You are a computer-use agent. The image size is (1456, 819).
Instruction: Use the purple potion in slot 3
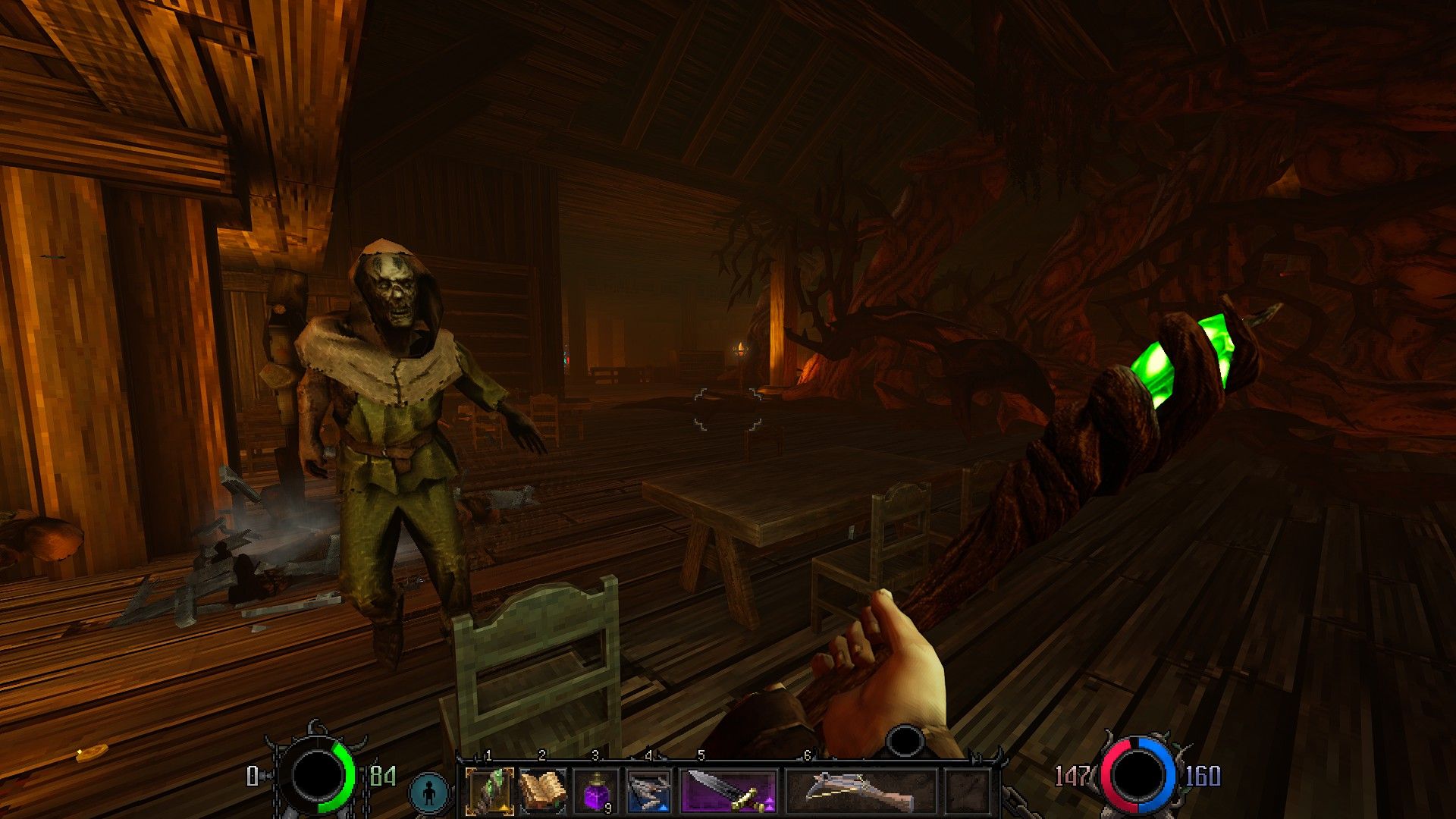(x=596, y=792)
